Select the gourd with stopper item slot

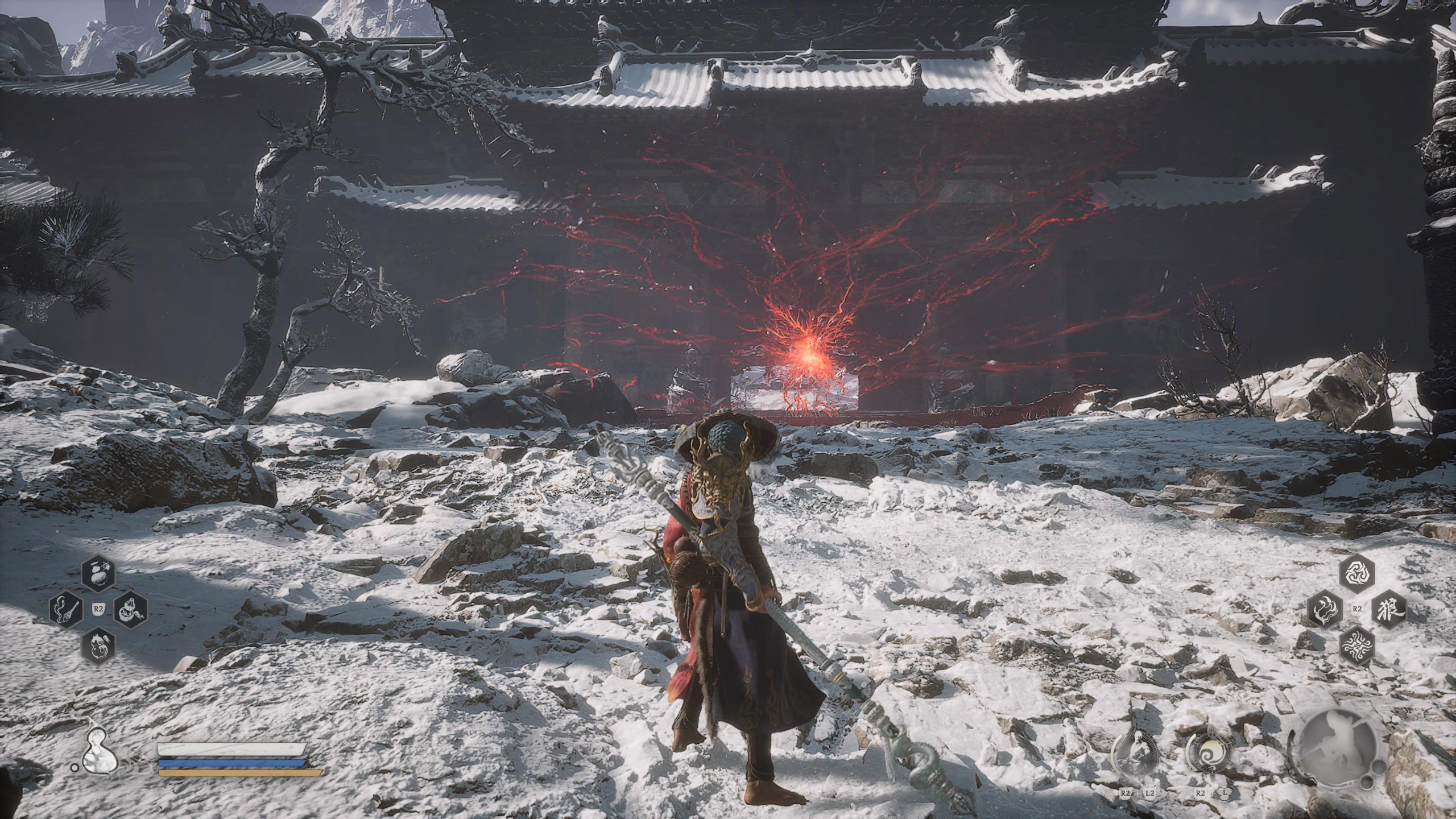[x=130, y=611]
